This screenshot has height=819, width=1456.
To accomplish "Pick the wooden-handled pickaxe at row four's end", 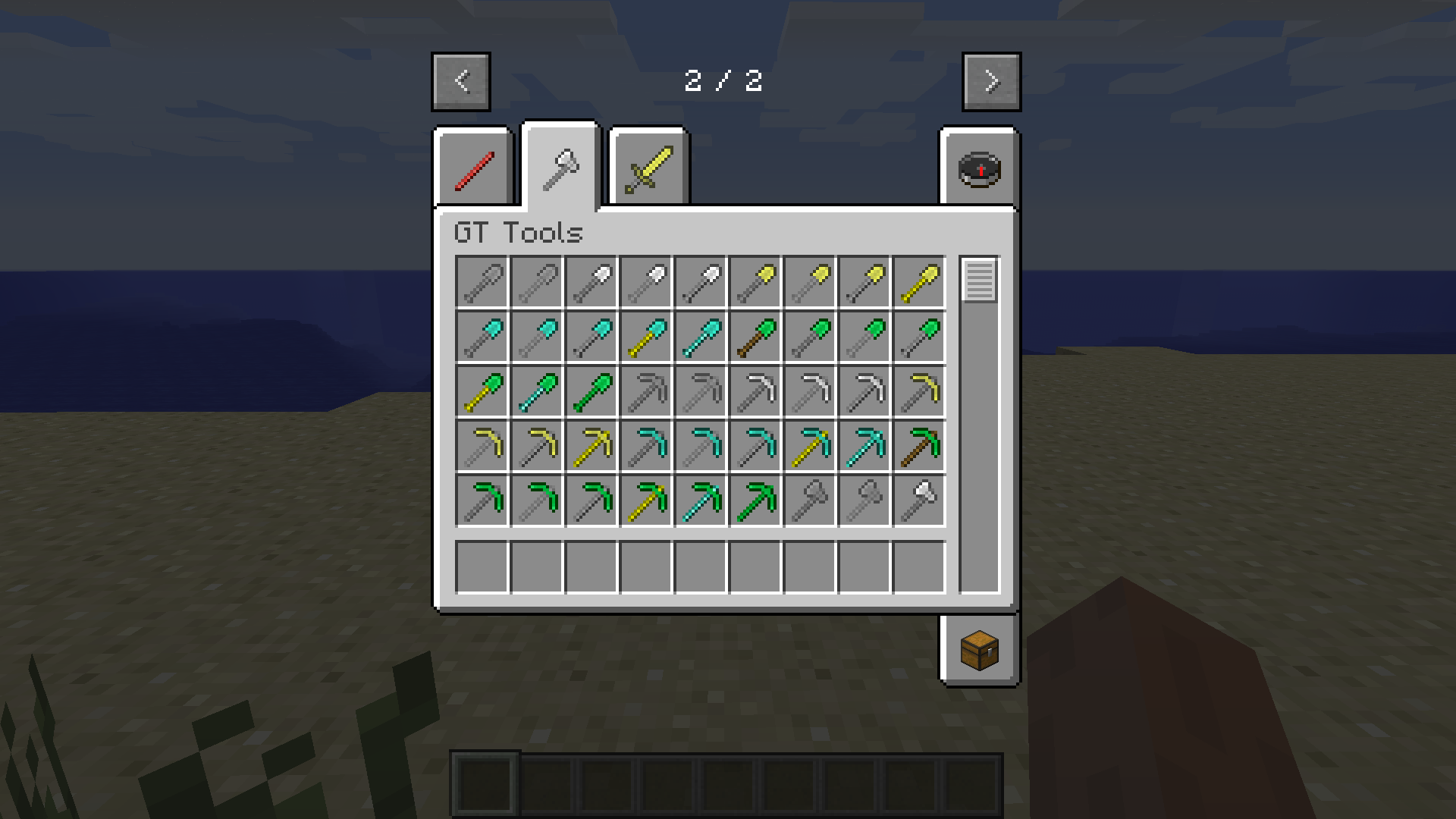I will coord(920,445).
